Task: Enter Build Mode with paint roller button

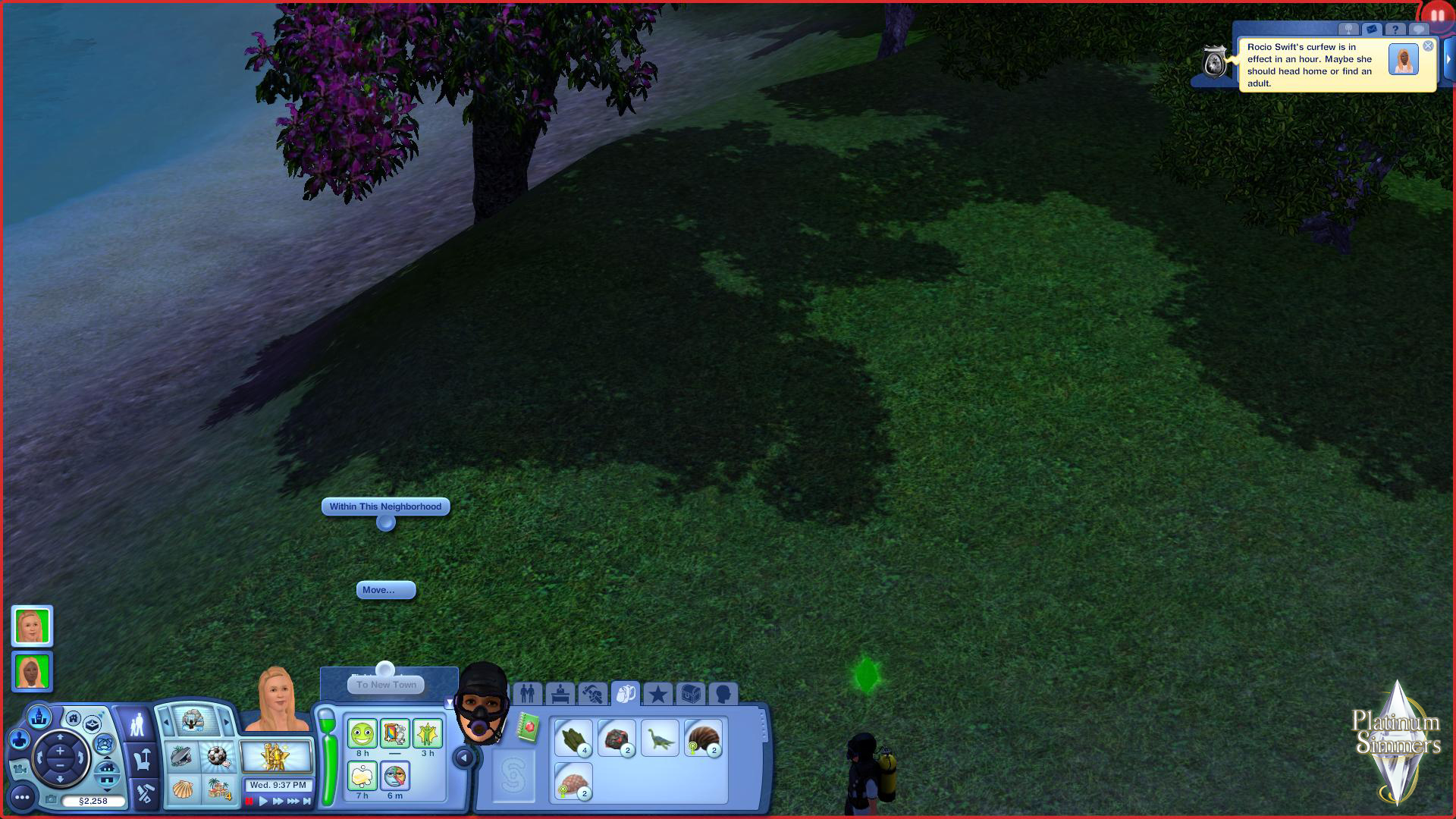Action: [145, 793]
